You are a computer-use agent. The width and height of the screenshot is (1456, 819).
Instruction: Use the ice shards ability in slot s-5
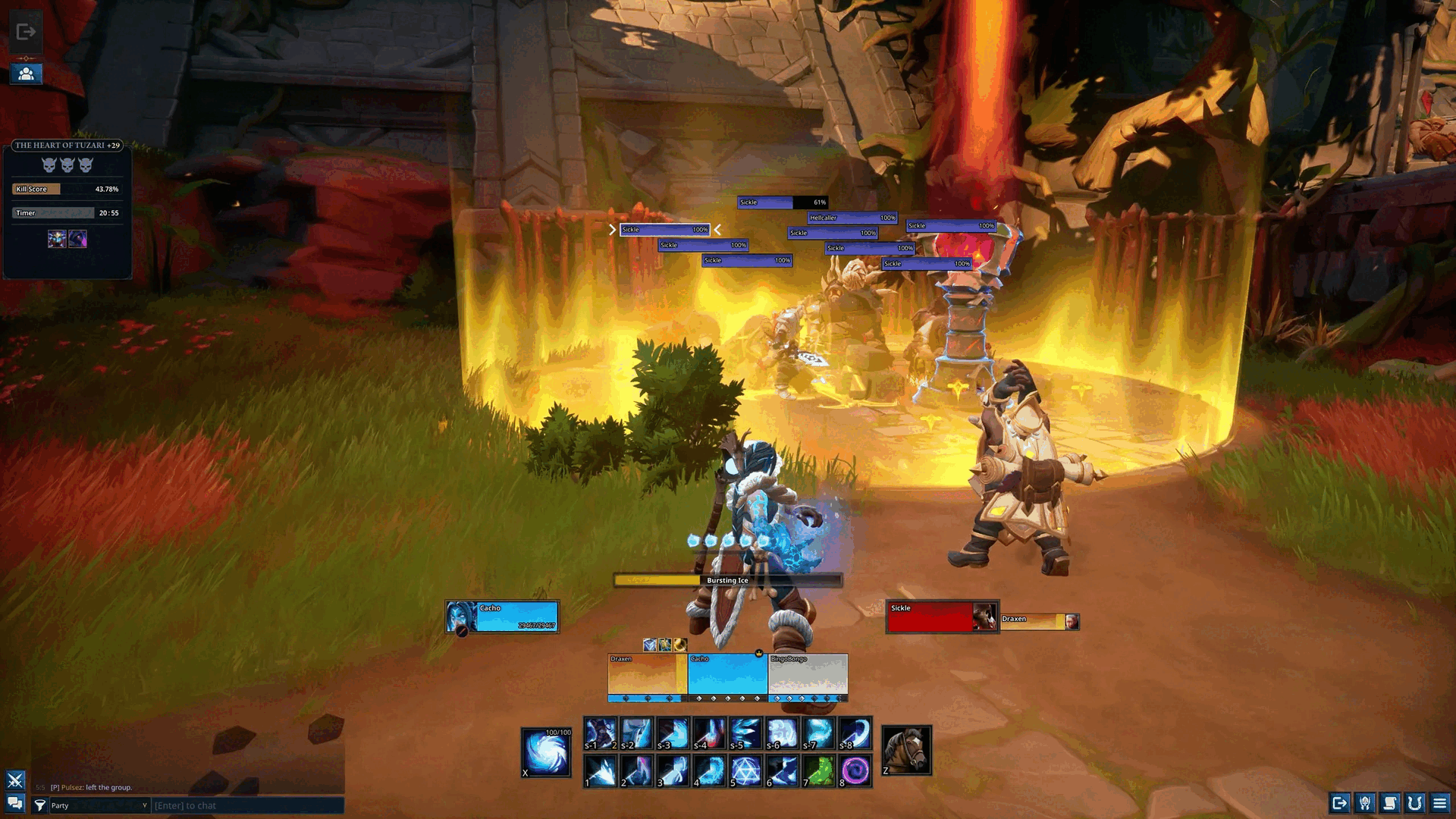746,733
